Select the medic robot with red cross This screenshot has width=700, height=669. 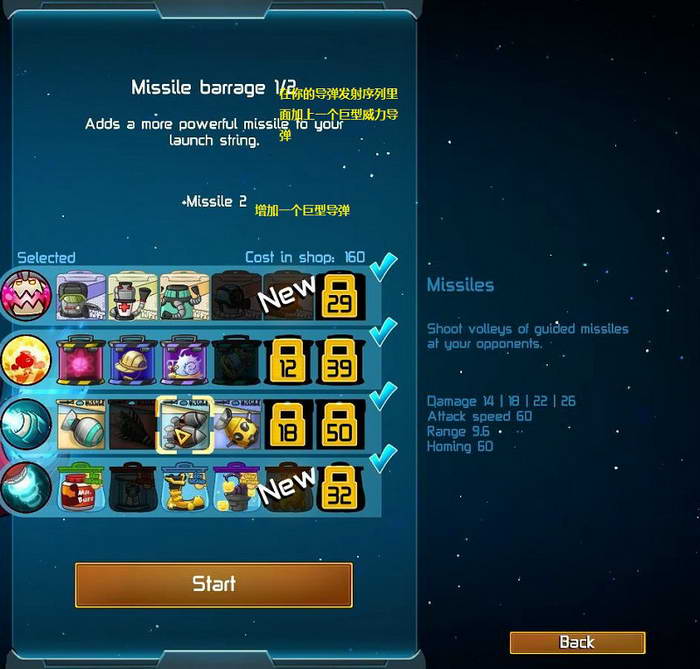[x=133, y=295]
